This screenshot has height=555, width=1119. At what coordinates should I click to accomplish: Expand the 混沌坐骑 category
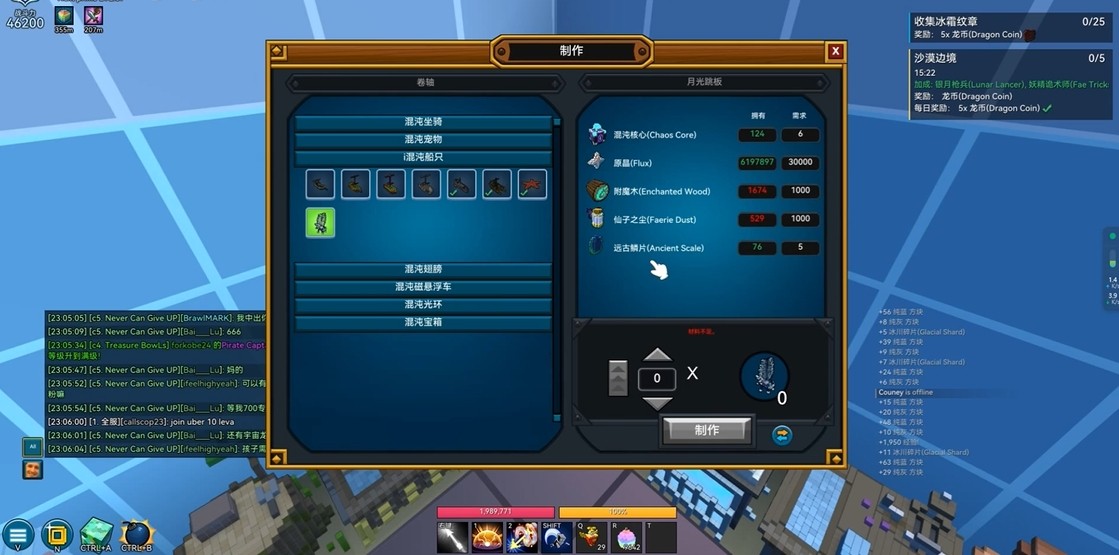423,122
